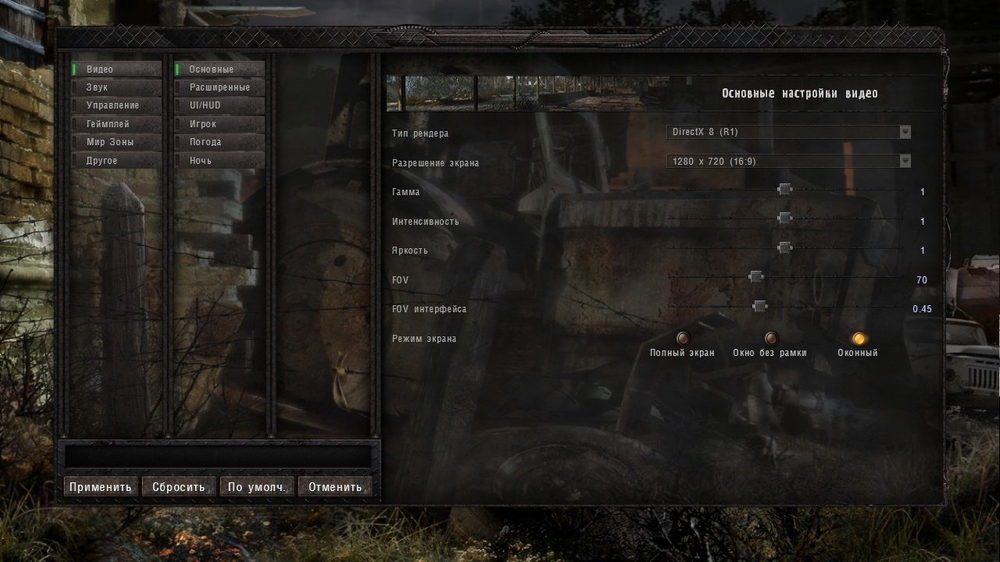1000x562 pixels.
Task: Switch to the UI/HUD subsection
Action: tap(219, 105)
